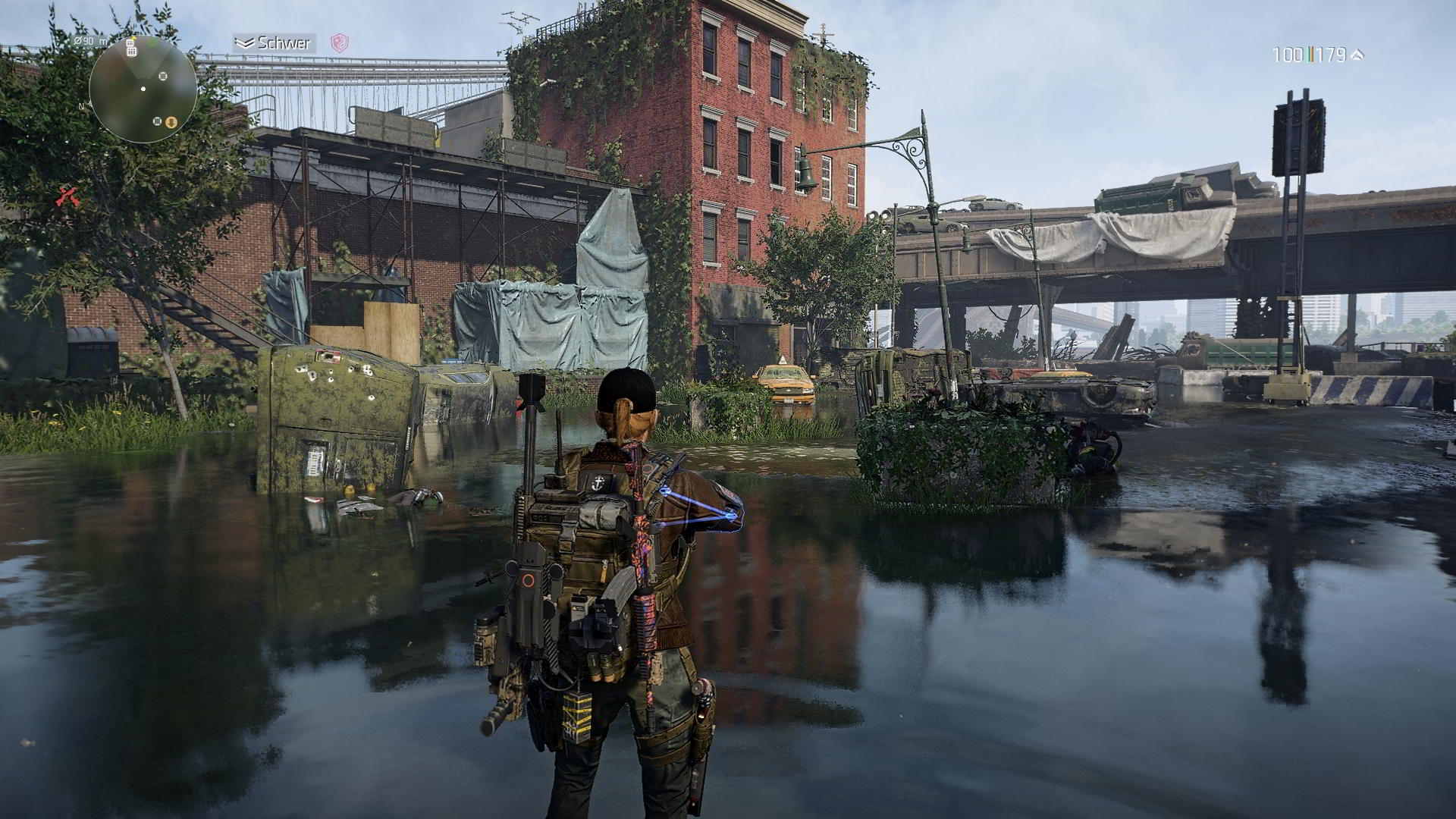Click the second building marker on the minimap

[131, 52]
